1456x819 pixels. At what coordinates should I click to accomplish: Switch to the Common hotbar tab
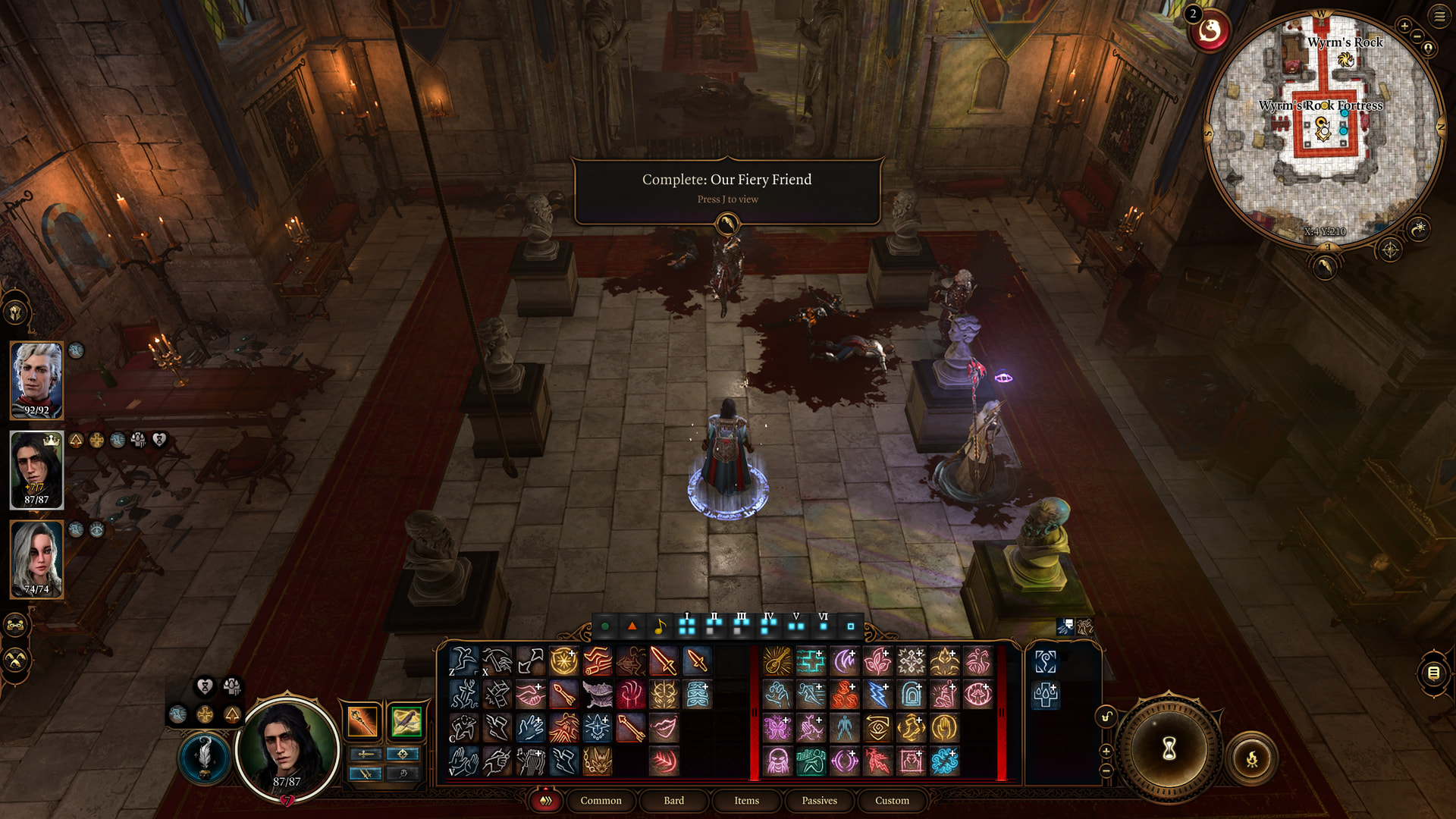coord(601,800)
